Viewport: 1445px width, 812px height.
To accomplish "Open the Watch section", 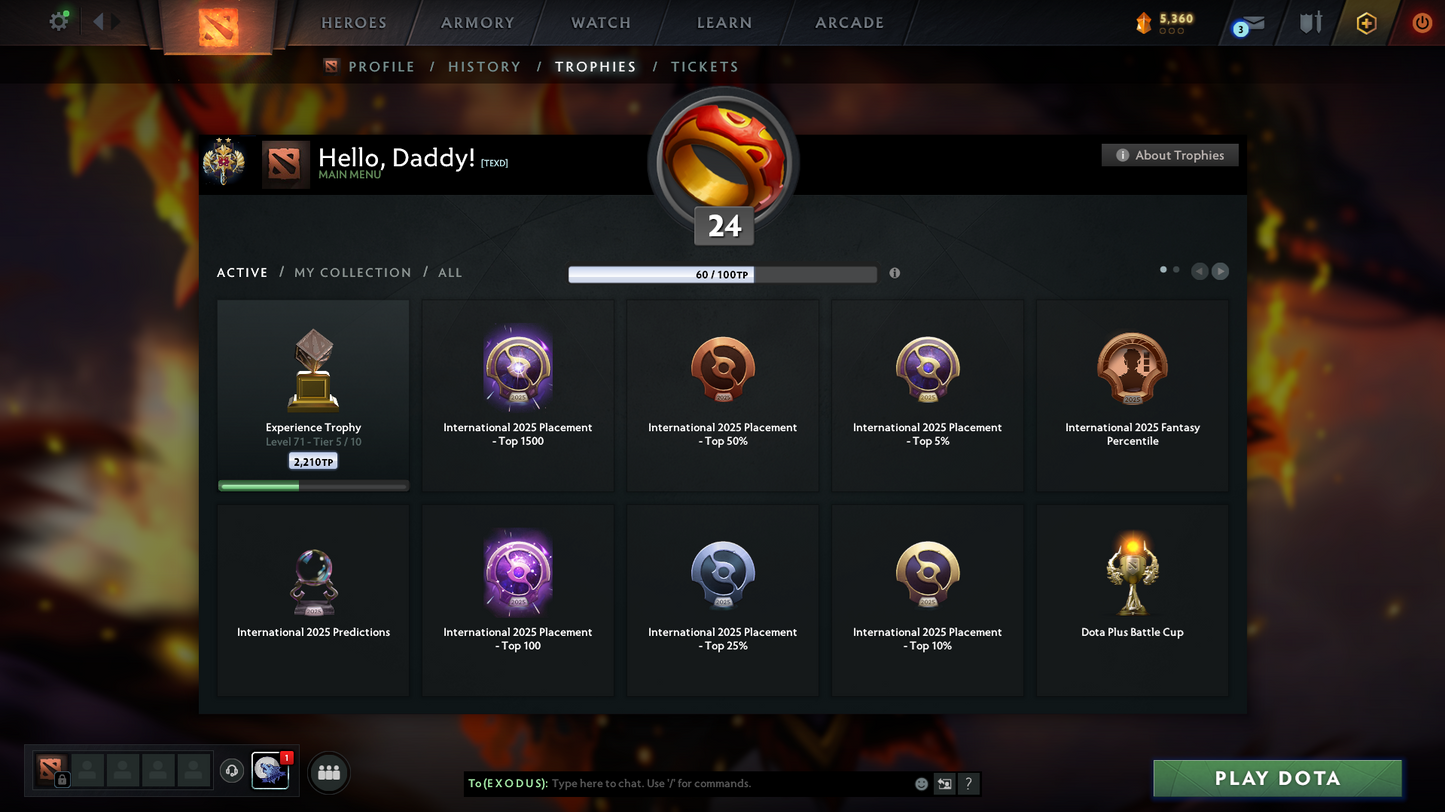I will pos(601,23).
